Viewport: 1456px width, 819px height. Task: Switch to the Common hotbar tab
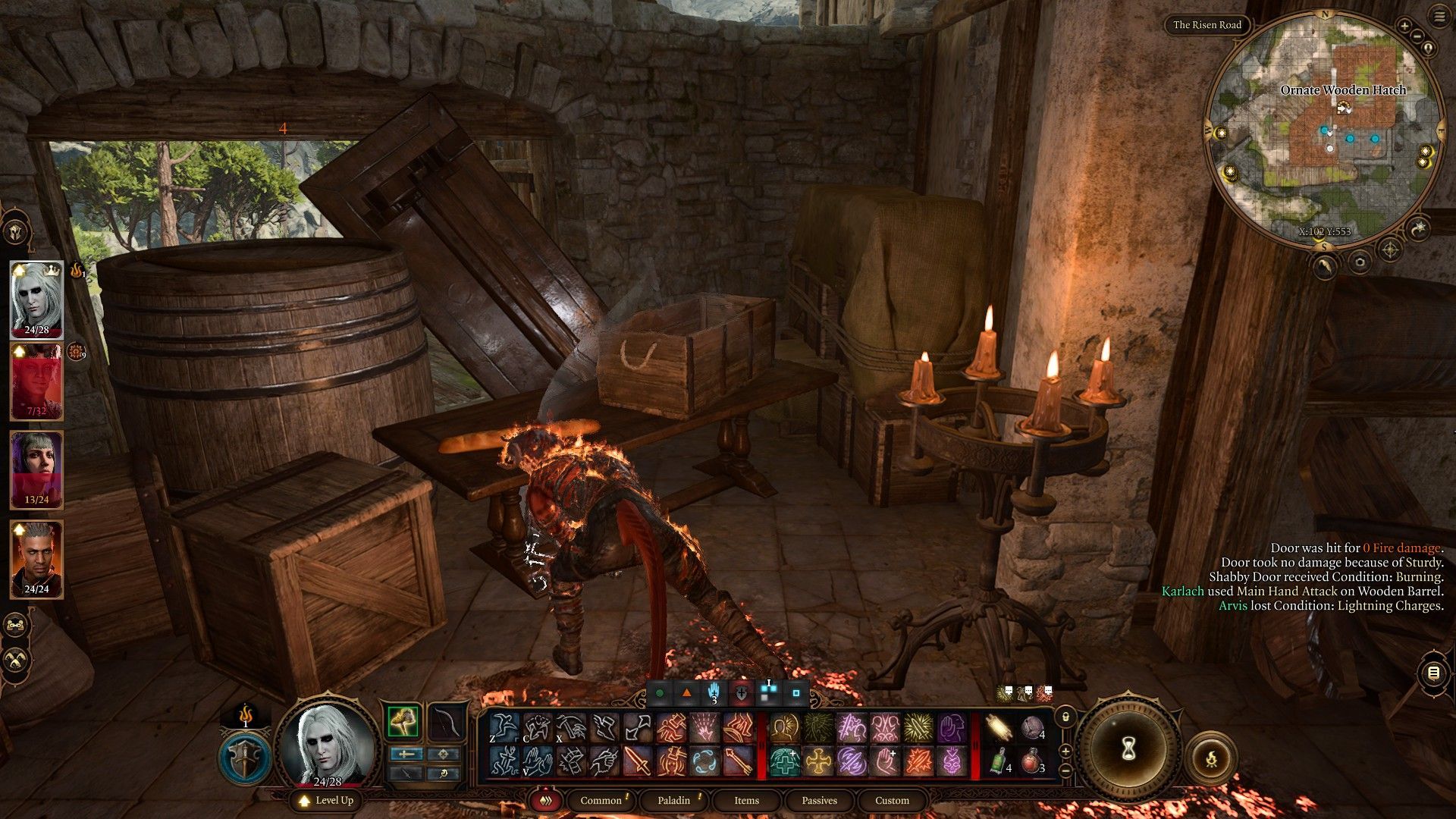click(x=601, y=800)
